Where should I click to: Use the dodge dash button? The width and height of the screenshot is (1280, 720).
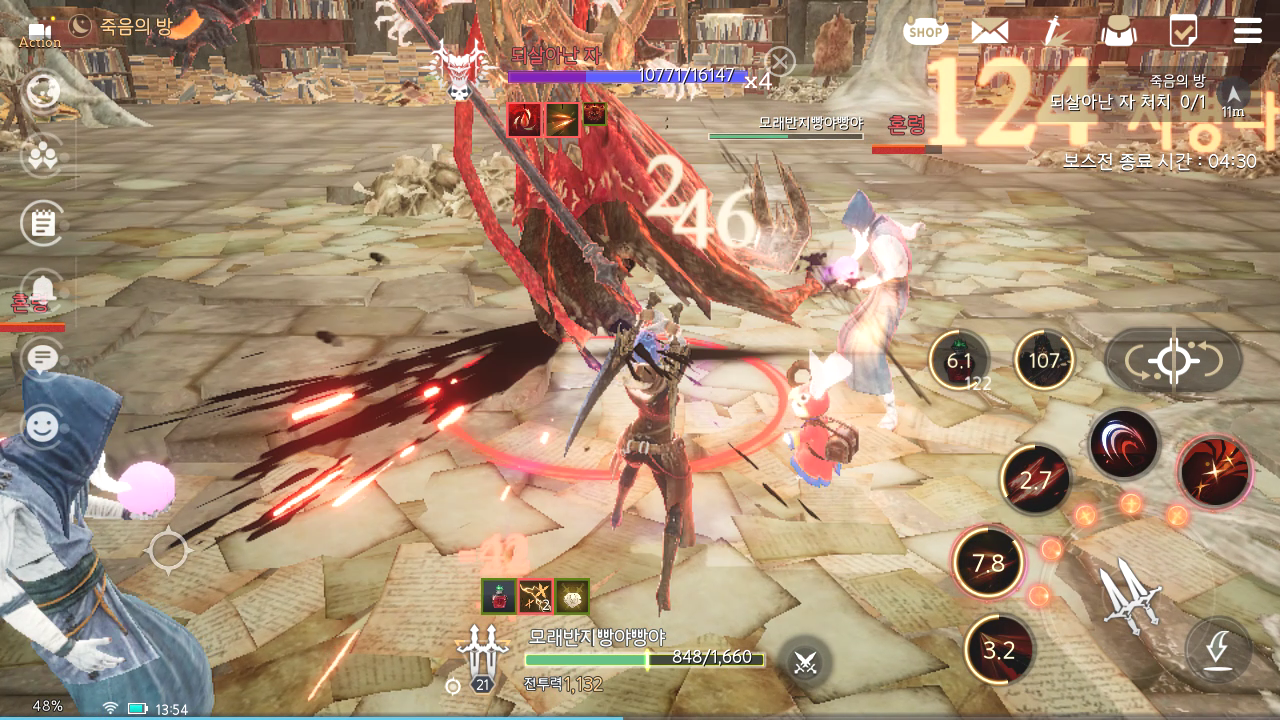(x=1217, y=651)
